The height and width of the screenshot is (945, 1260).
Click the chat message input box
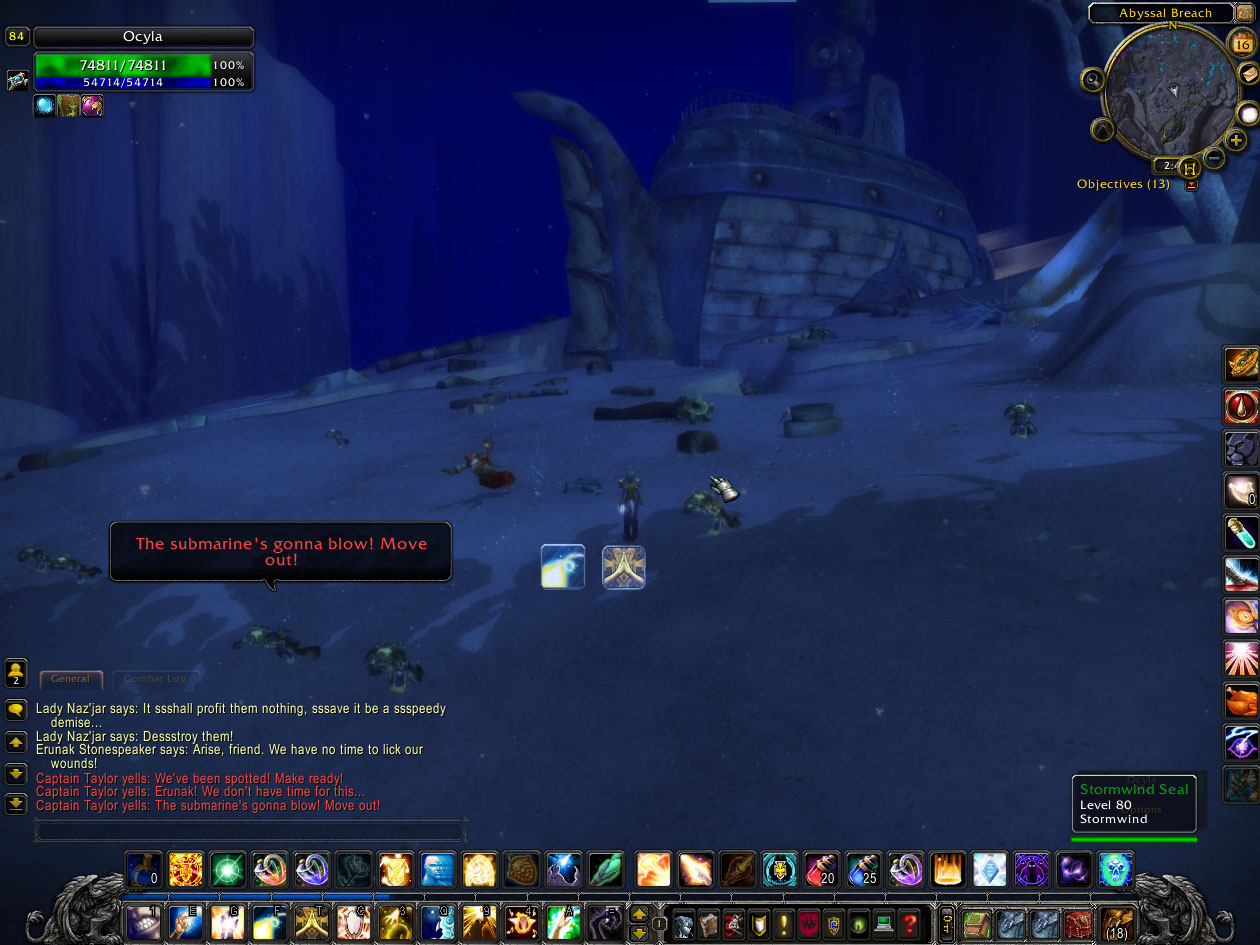click(x=250, y=831)
